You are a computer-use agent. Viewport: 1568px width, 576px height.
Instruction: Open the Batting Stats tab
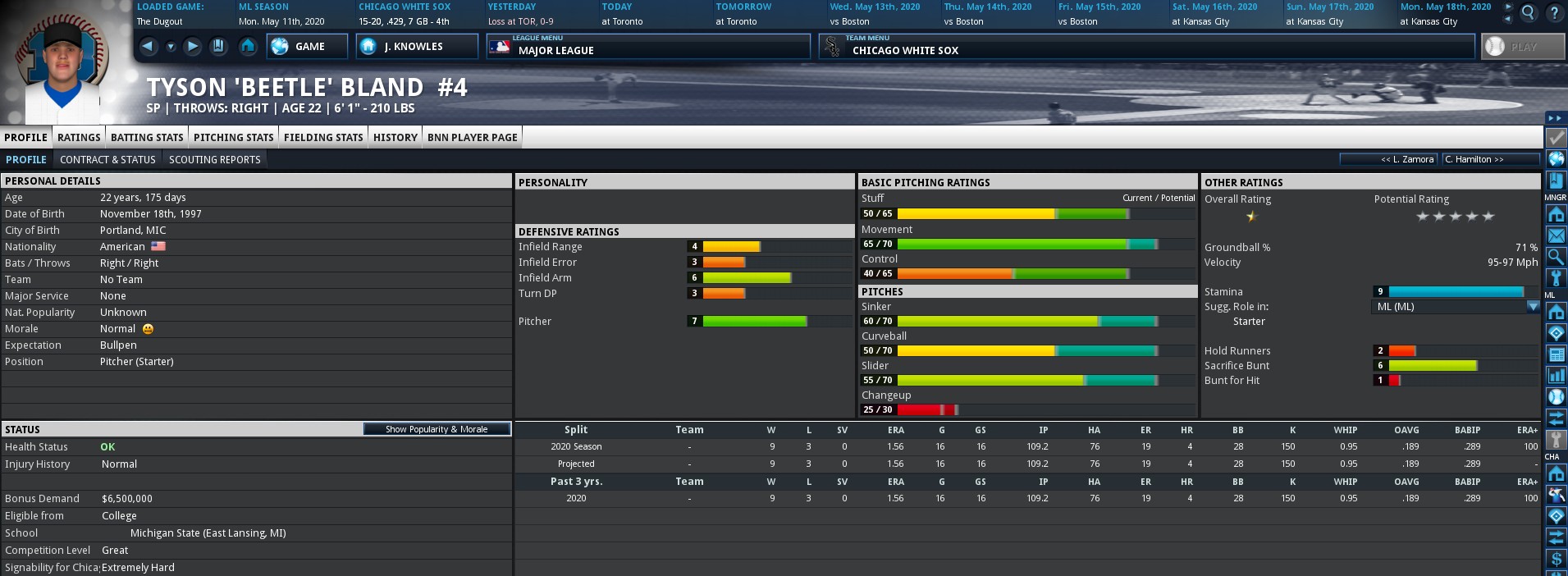click(147, 137)
